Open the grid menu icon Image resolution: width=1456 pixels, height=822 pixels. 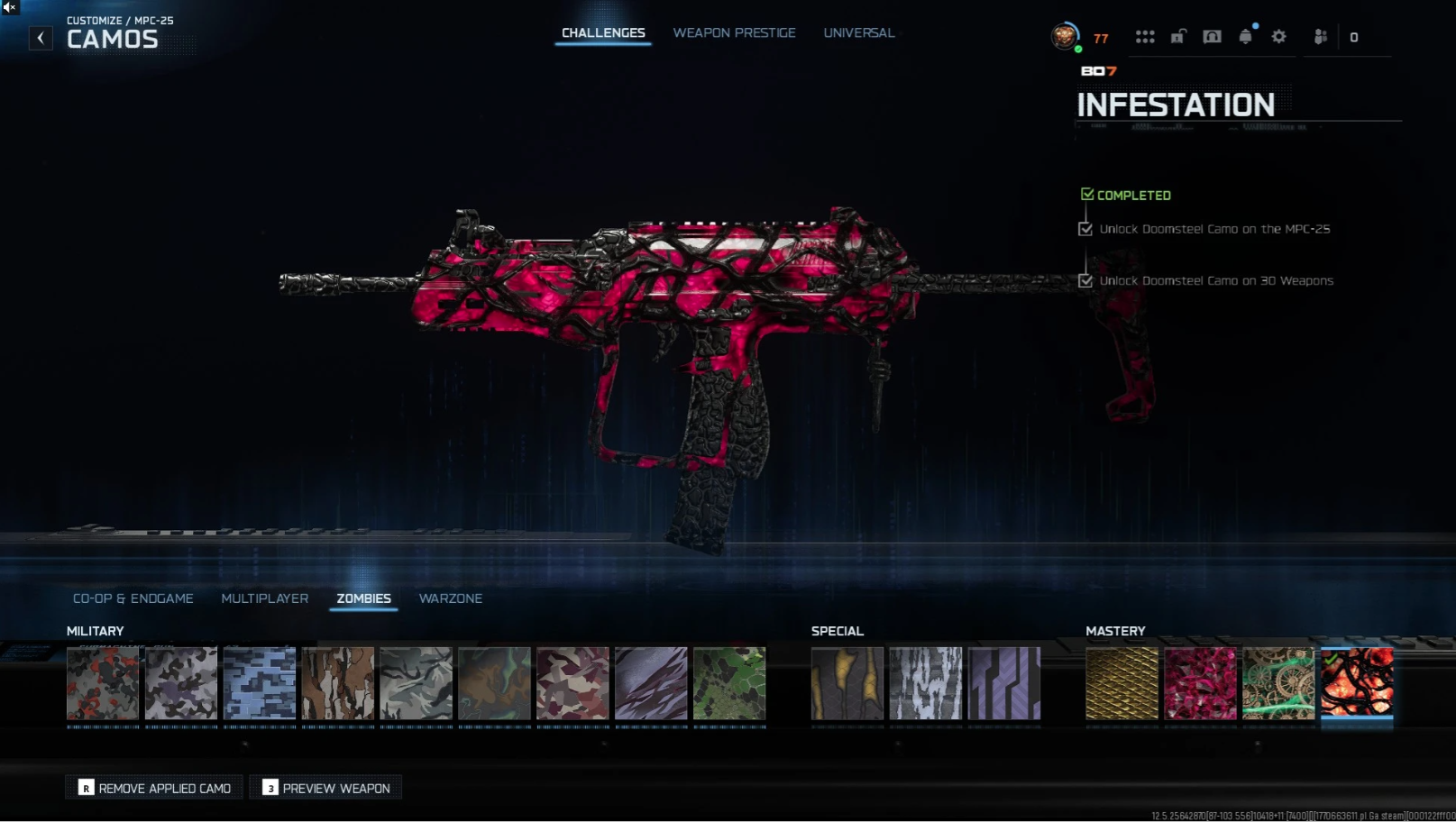pyautogui.click(x=1145, y=37)
